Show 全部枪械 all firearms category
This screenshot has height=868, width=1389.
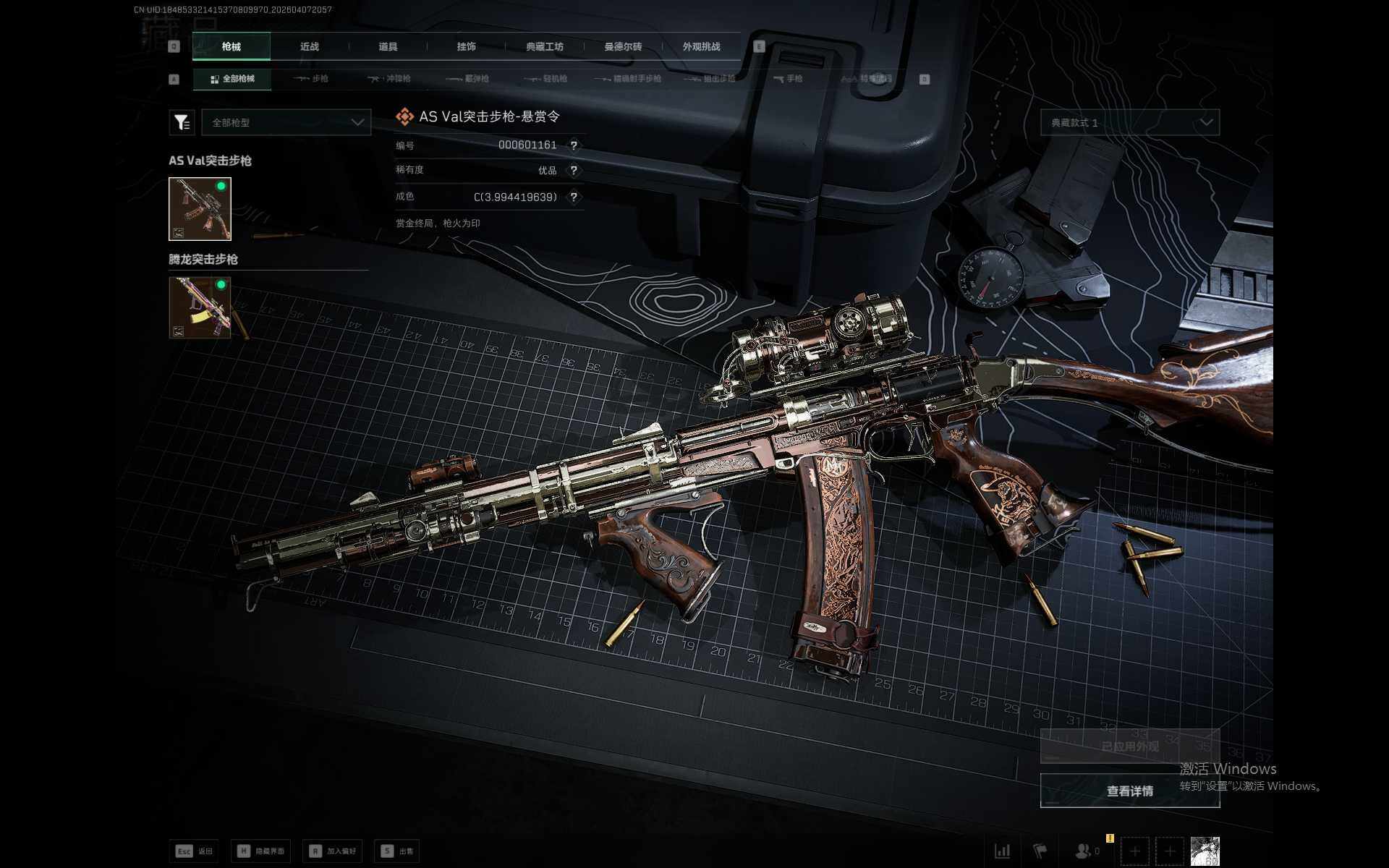232,79
